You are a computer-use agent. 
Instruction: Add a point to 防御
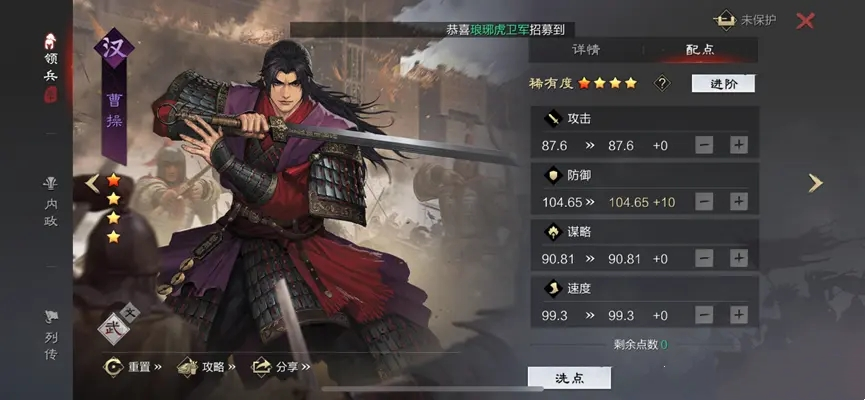pos(739,201)
